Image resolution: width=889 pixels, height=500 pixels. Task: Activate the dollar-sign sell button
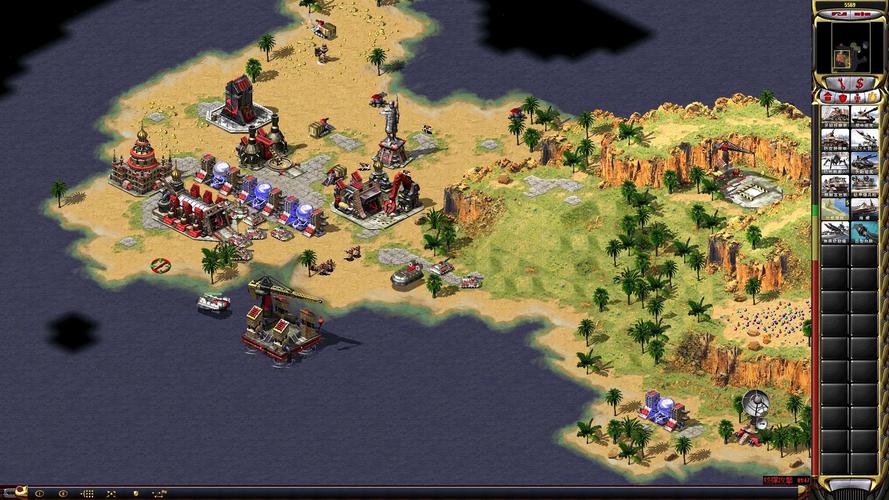click(x=861, y=80)
